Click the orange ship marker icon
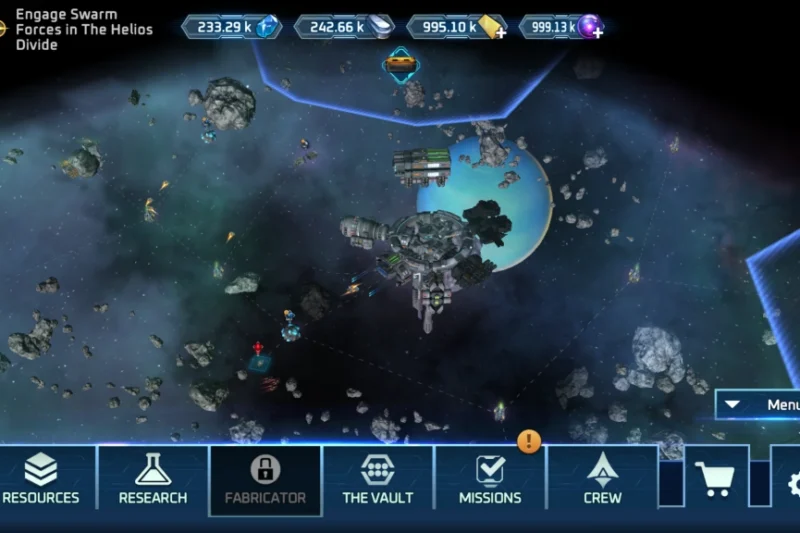 [x=401, y=64]
